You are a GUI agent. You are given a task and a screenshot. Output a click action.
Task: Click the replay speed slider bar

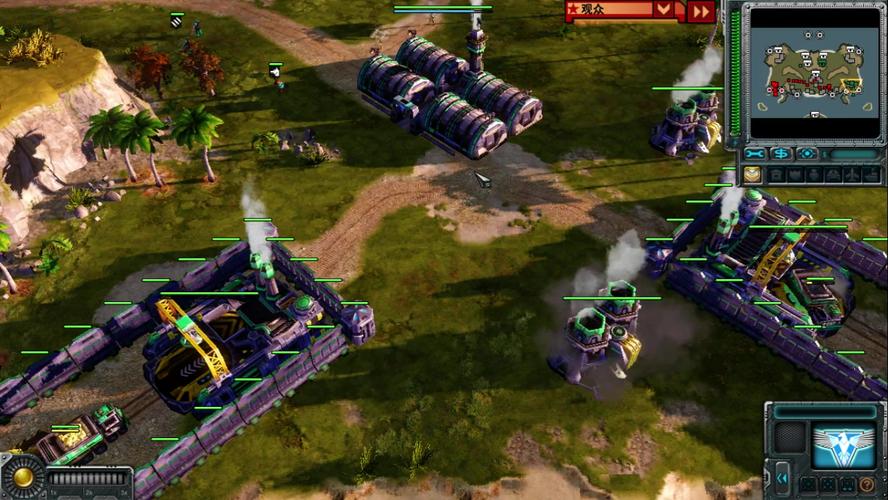click(x=89, y=478)
